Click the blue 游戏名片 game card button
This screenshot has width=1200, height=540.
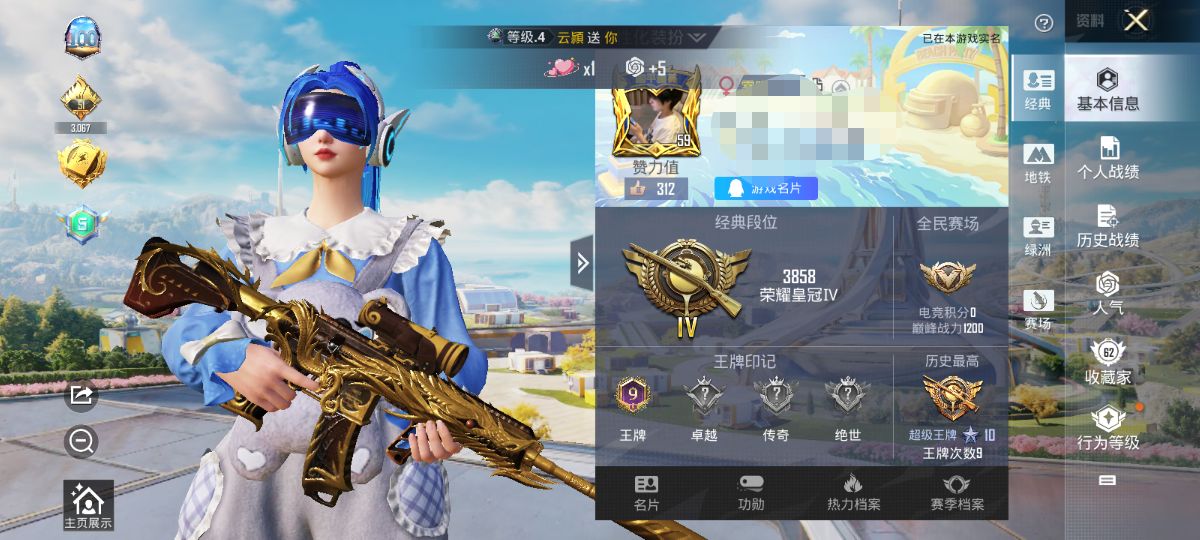[766, 188]
